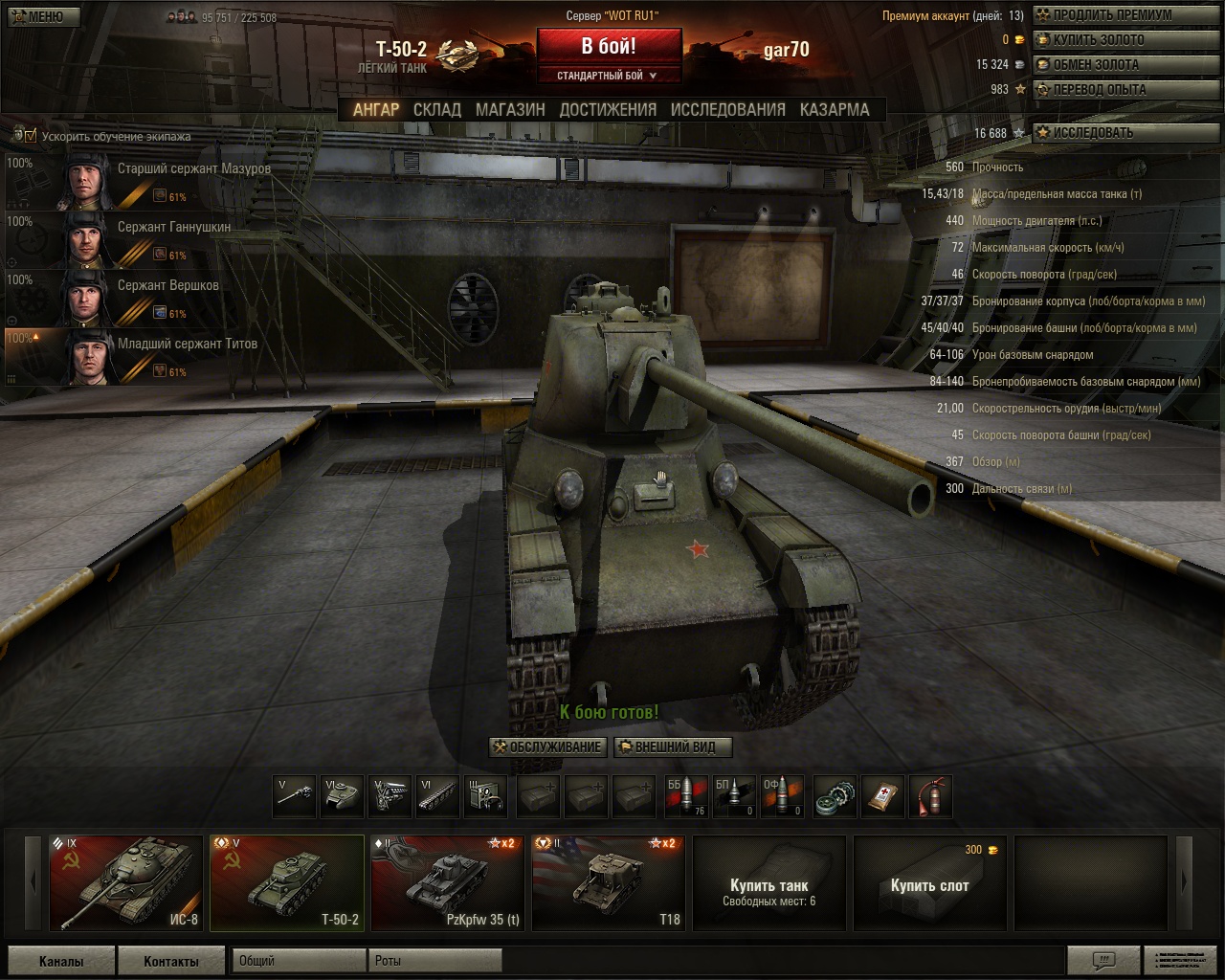
Task: Click Купить слот for 300 gold
Action: (x=929, y=884)
